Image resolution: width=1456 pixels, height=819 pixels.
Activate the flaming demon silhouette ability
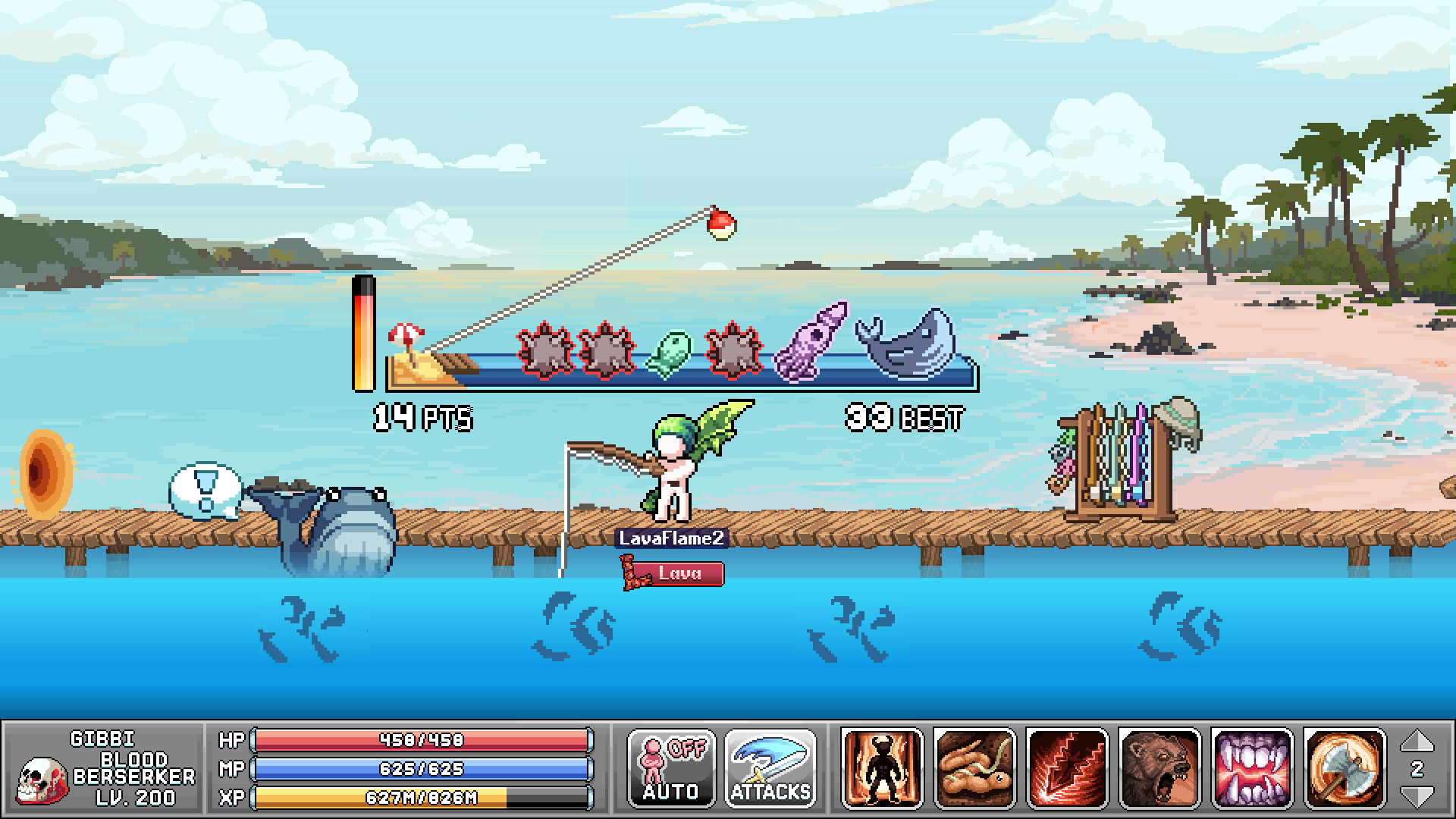[x=882, y=769]
